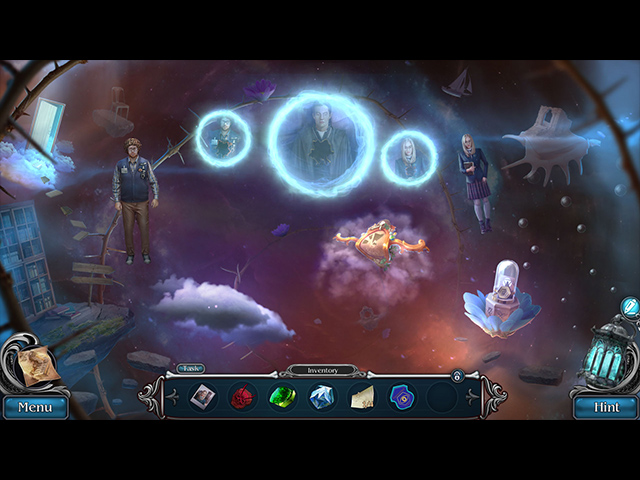640x480 pixels.
Task: Use the Hint button
Action: (605, 408)
